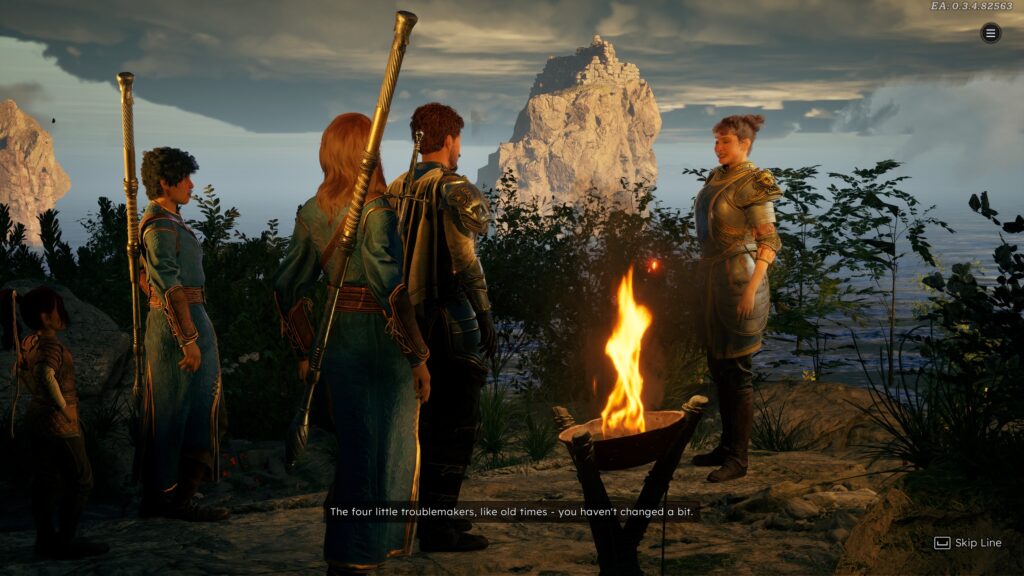This screenshot has height=576, width=1024.
Task: Open the round hamburger menu icon
Action: 990,33
